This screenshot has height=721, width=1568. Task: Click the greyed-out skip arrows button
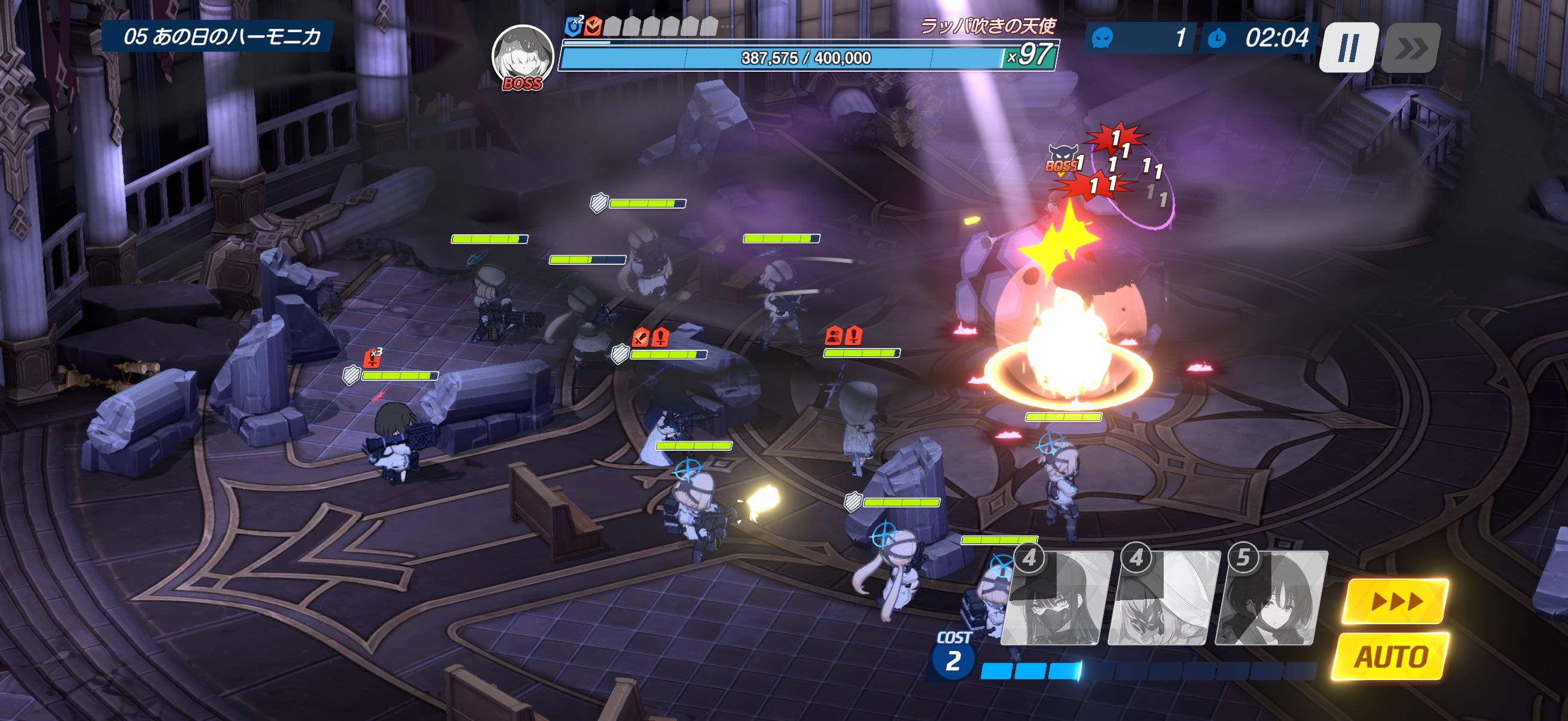(1410, 47)
